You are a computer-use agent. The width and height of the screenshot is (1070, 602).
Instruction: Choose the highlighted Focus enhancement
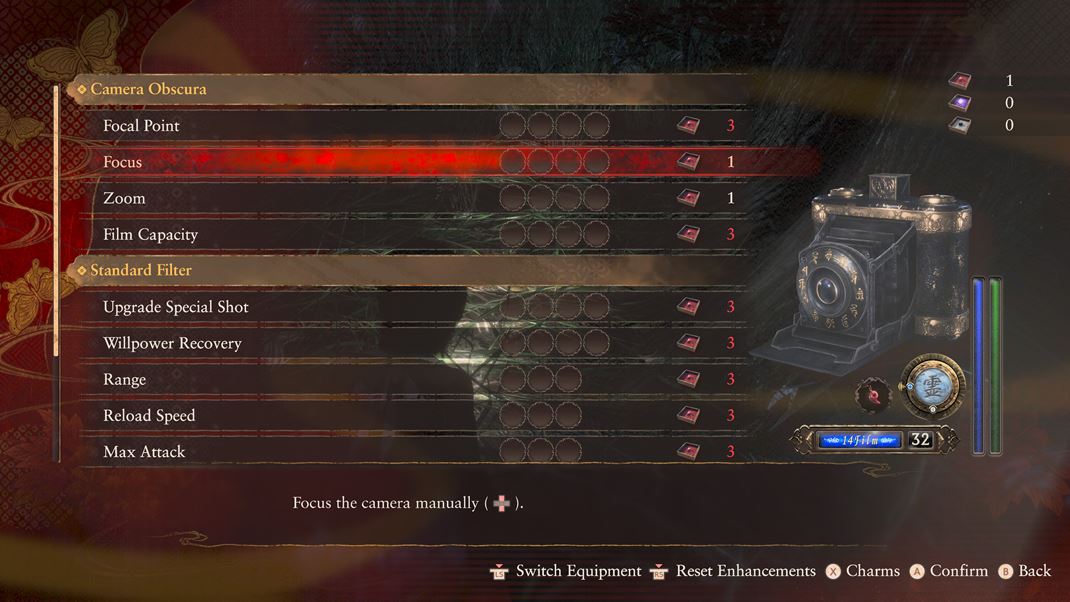(123, 162)
